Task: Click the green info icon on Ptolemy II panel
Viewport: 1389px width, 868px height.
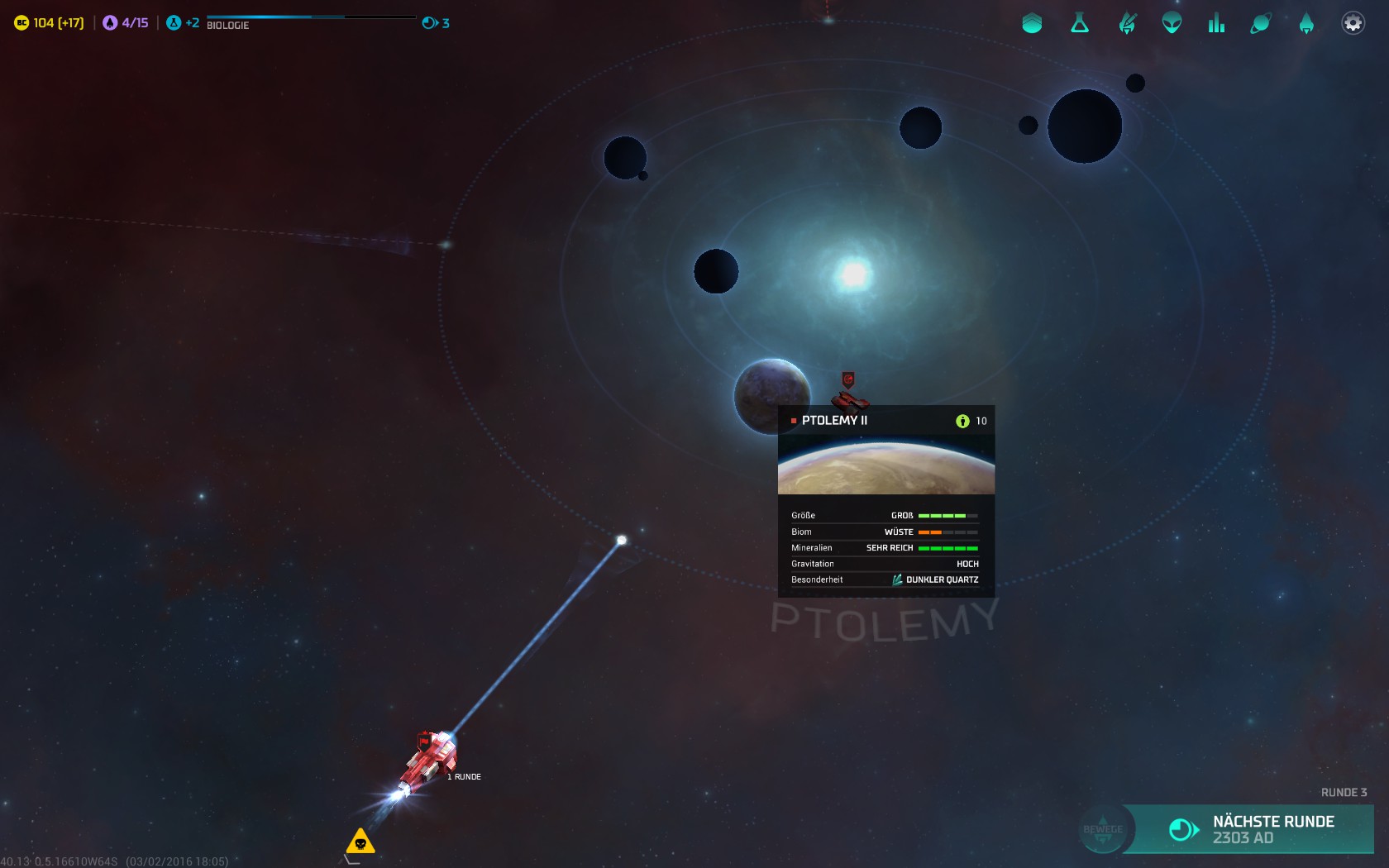Action: (x=962, y=421)
